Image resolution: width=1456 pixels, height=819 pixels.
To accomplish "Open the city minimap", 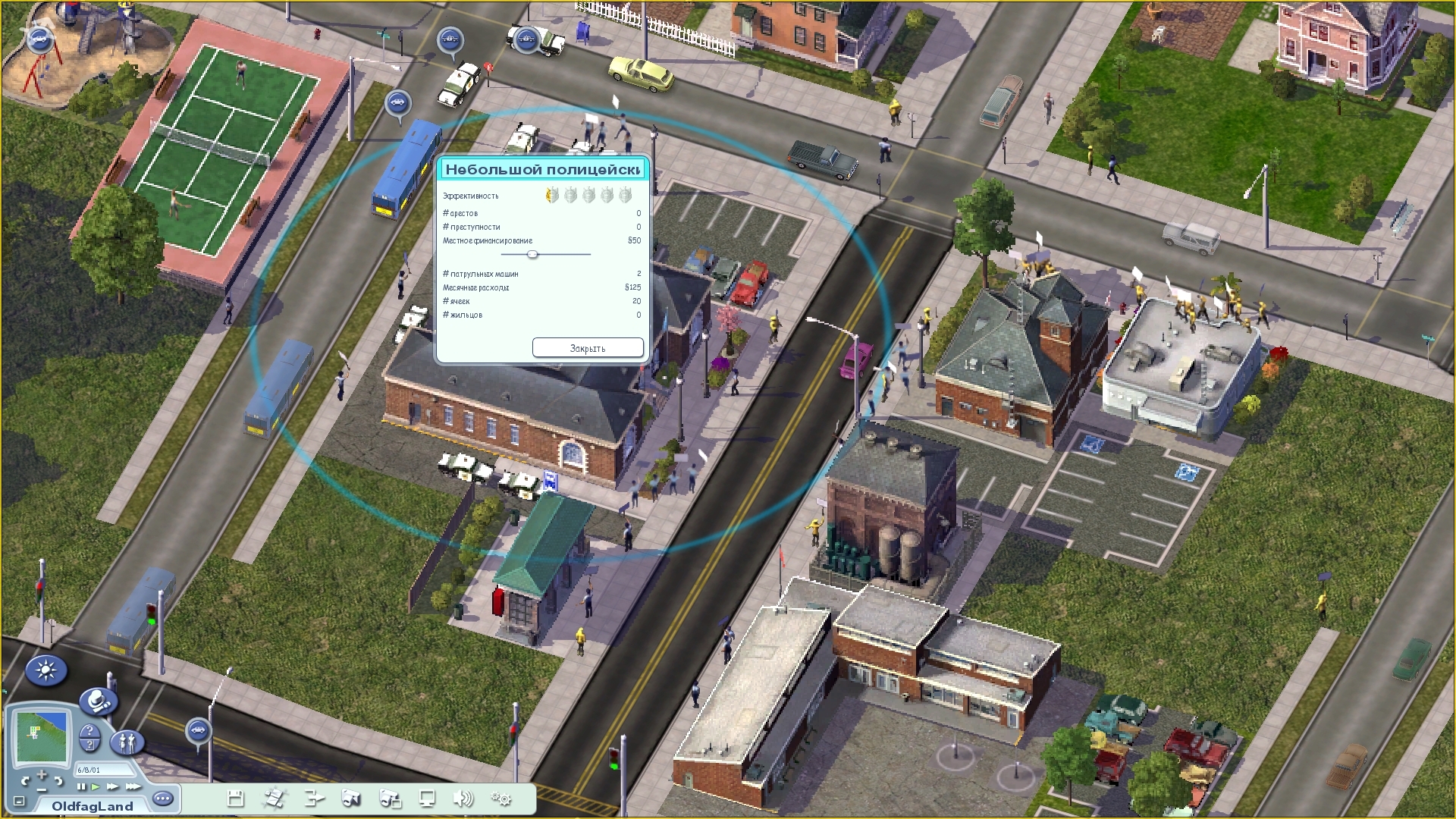I will [42, 736].
